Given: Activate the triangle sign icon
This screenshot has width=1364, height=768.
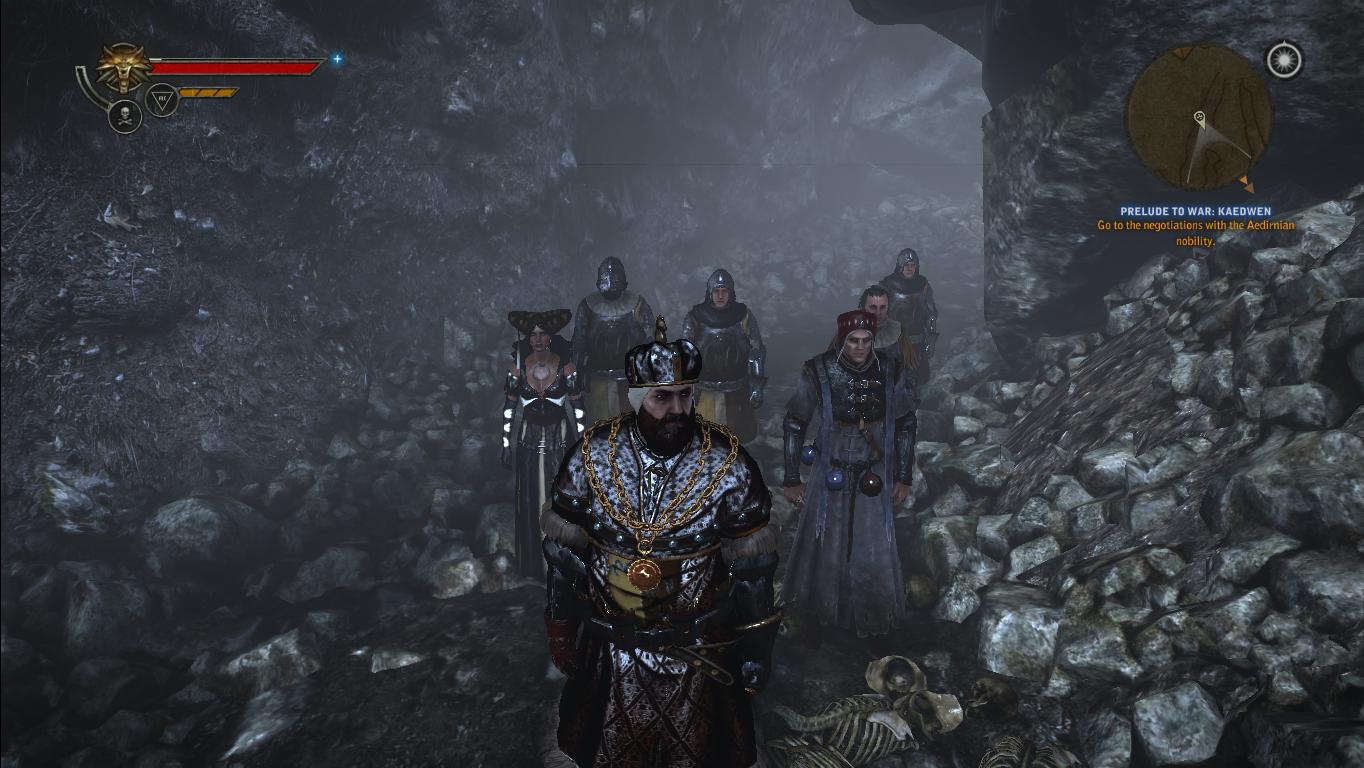Looking at the screenshot, I should 162,99.
